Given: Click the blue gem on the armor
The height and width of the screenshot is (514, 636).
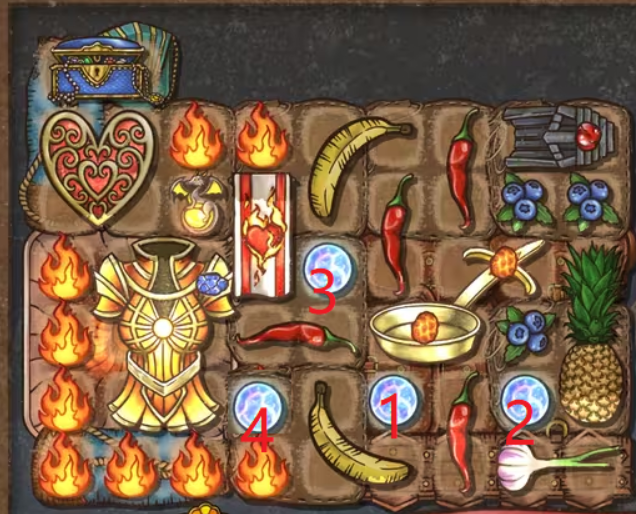Looking at the screenshot, I should click(x=212, y=286).
